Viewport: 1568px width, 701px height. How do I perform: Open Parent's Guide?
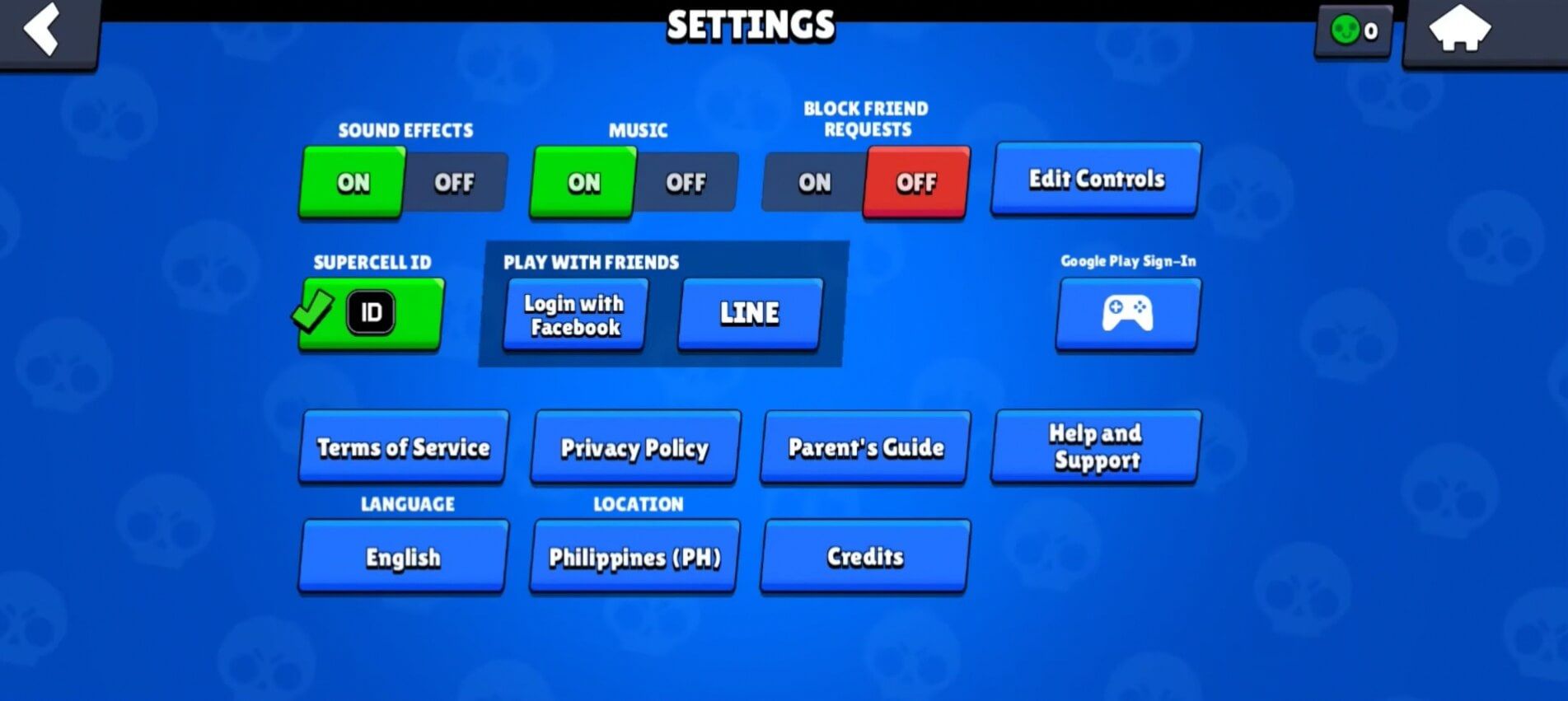864,448
